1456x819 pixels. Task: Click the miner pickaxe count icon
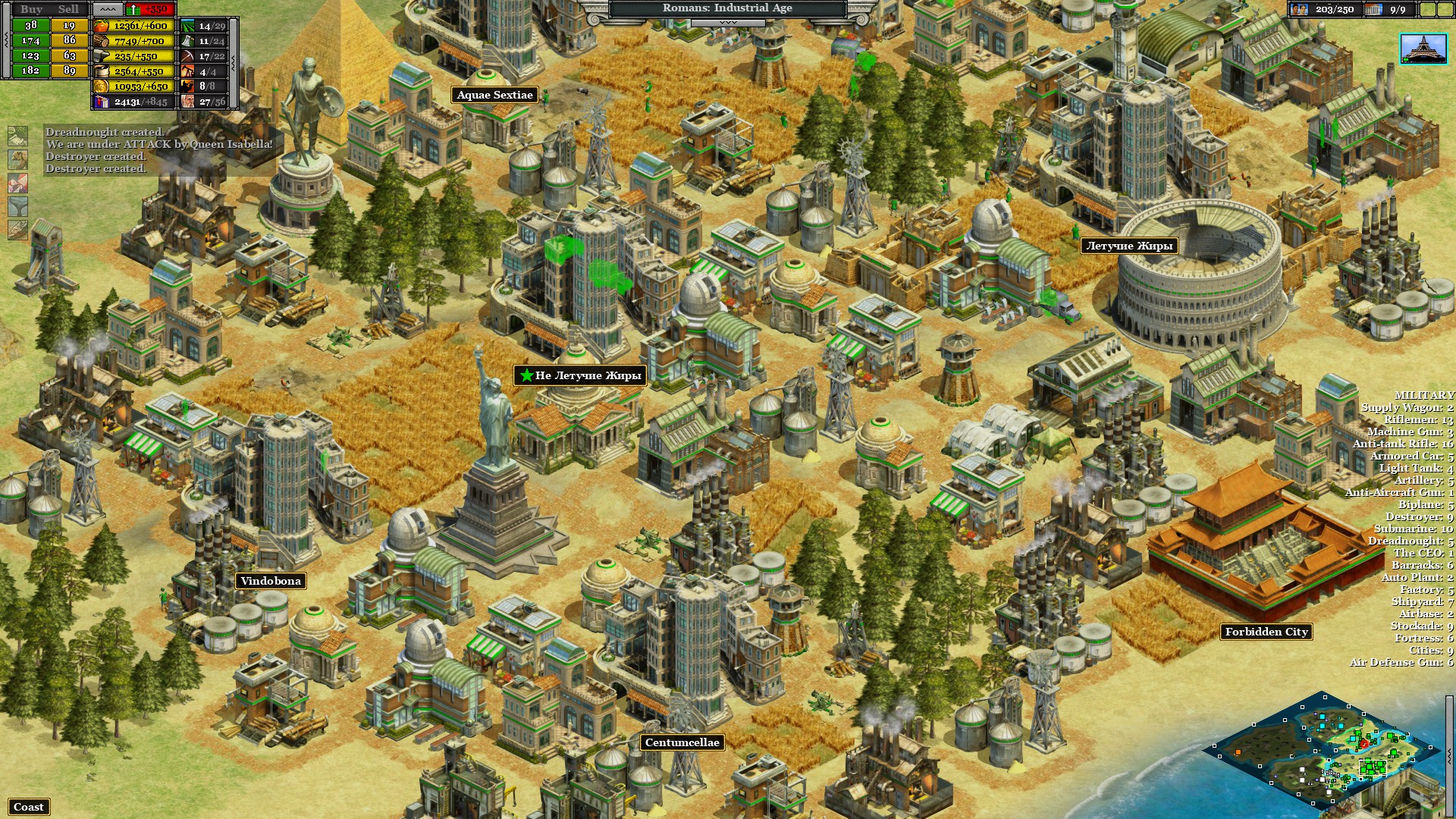(x=187, y=55)
